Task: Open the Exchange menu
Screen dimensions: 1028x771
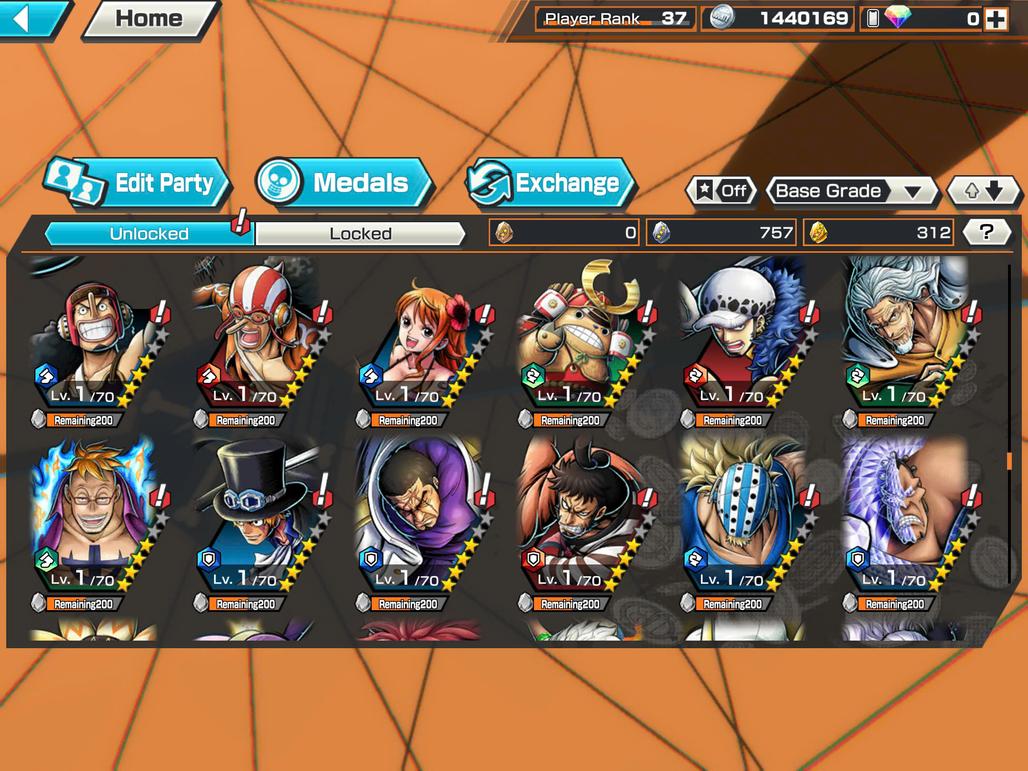Action: [551, 183]
